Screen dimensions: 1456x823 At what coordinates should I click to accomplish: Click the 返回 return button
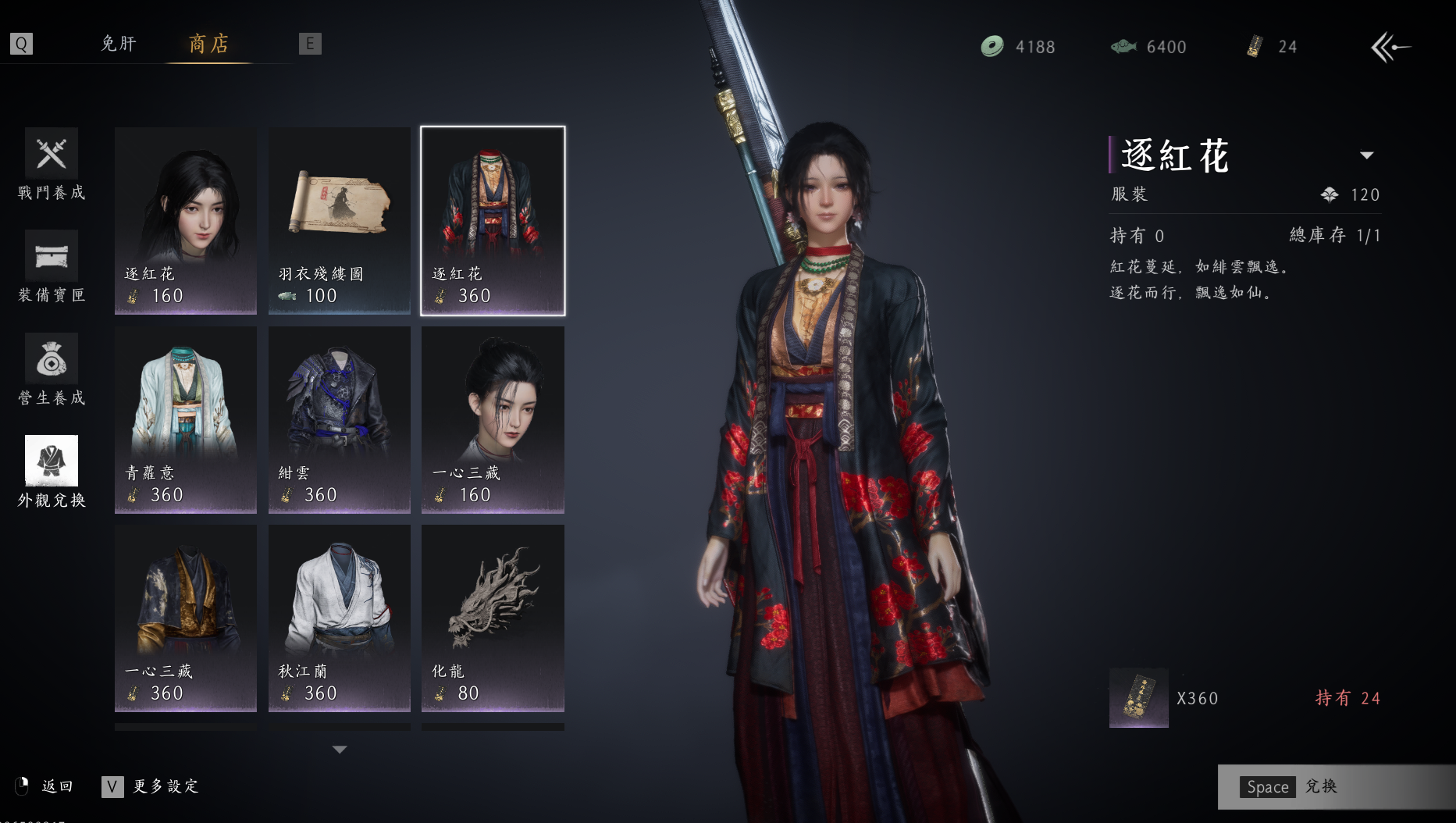pyautogui.click(x=45, y=786)
